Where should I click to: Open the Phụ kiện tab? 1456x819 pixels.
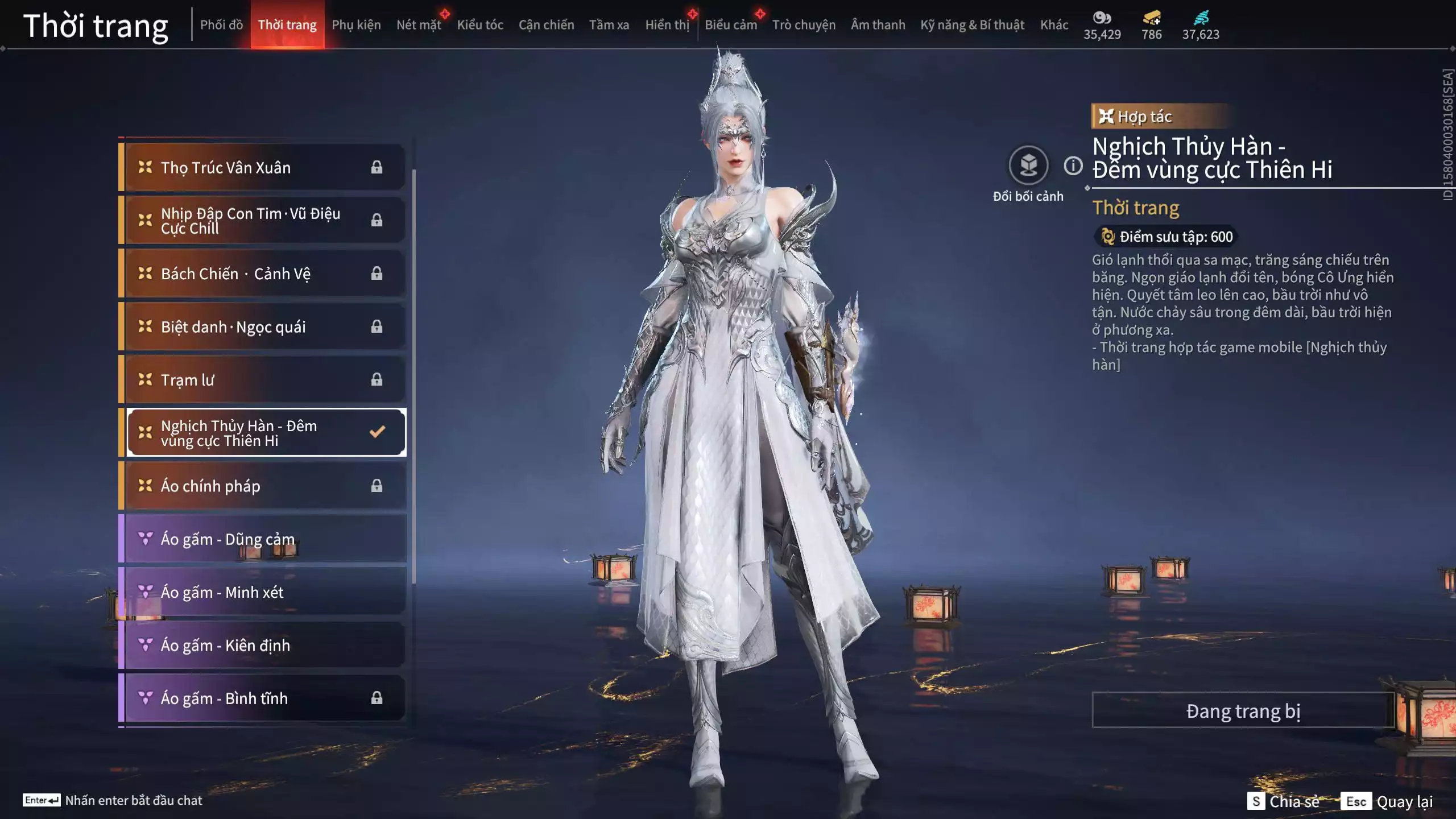[x=356, y=25]
